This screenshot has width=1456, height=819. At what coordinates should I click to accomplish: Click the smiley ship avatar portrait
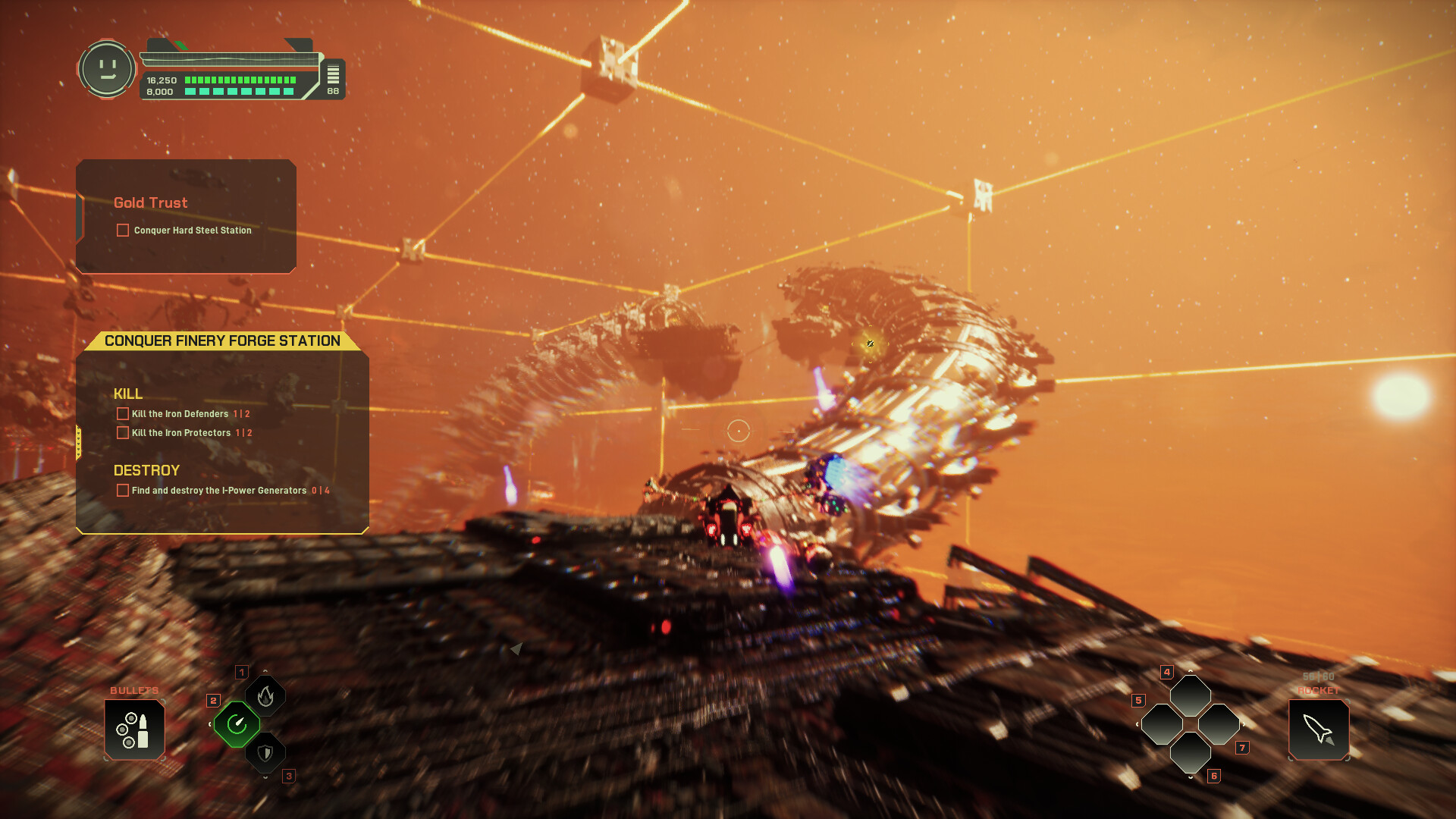[107, 69]
